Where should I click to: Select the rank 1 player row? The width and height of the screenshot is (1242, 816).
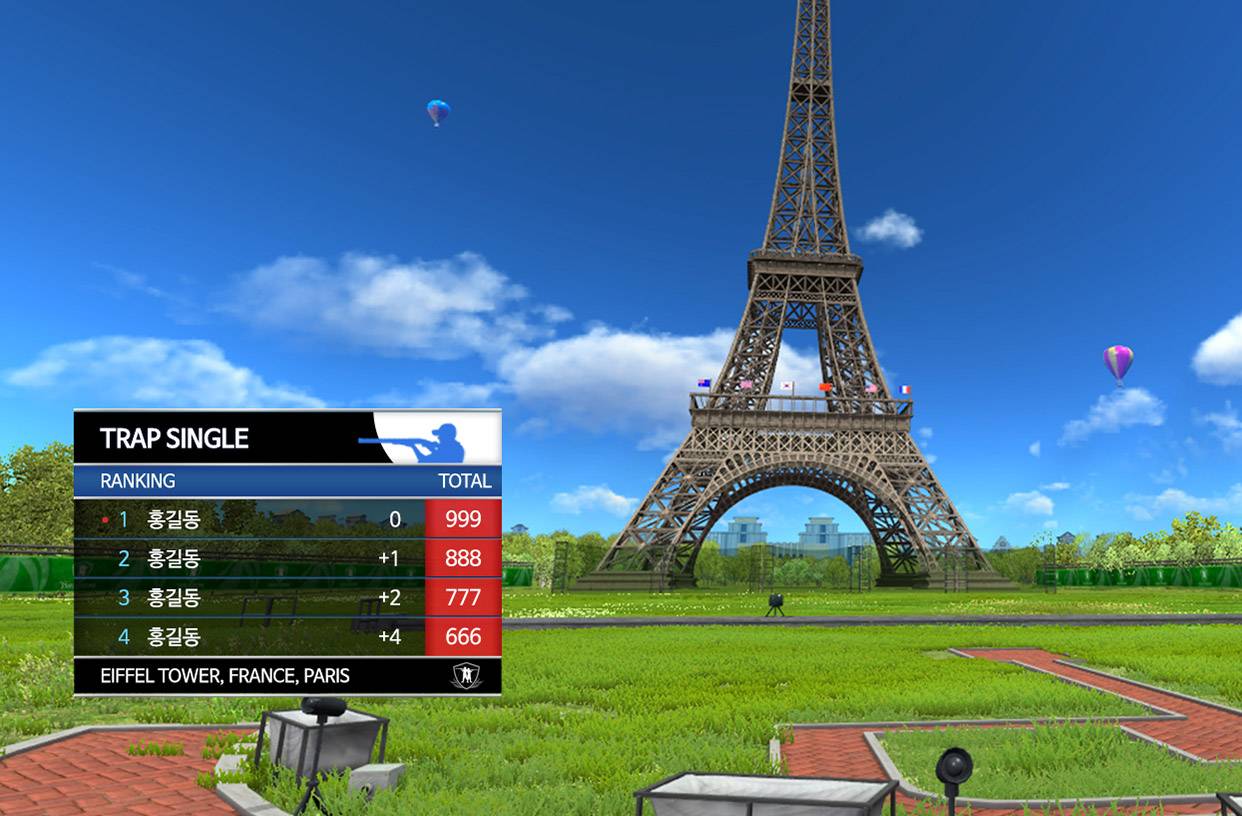(x=287, y=519)
